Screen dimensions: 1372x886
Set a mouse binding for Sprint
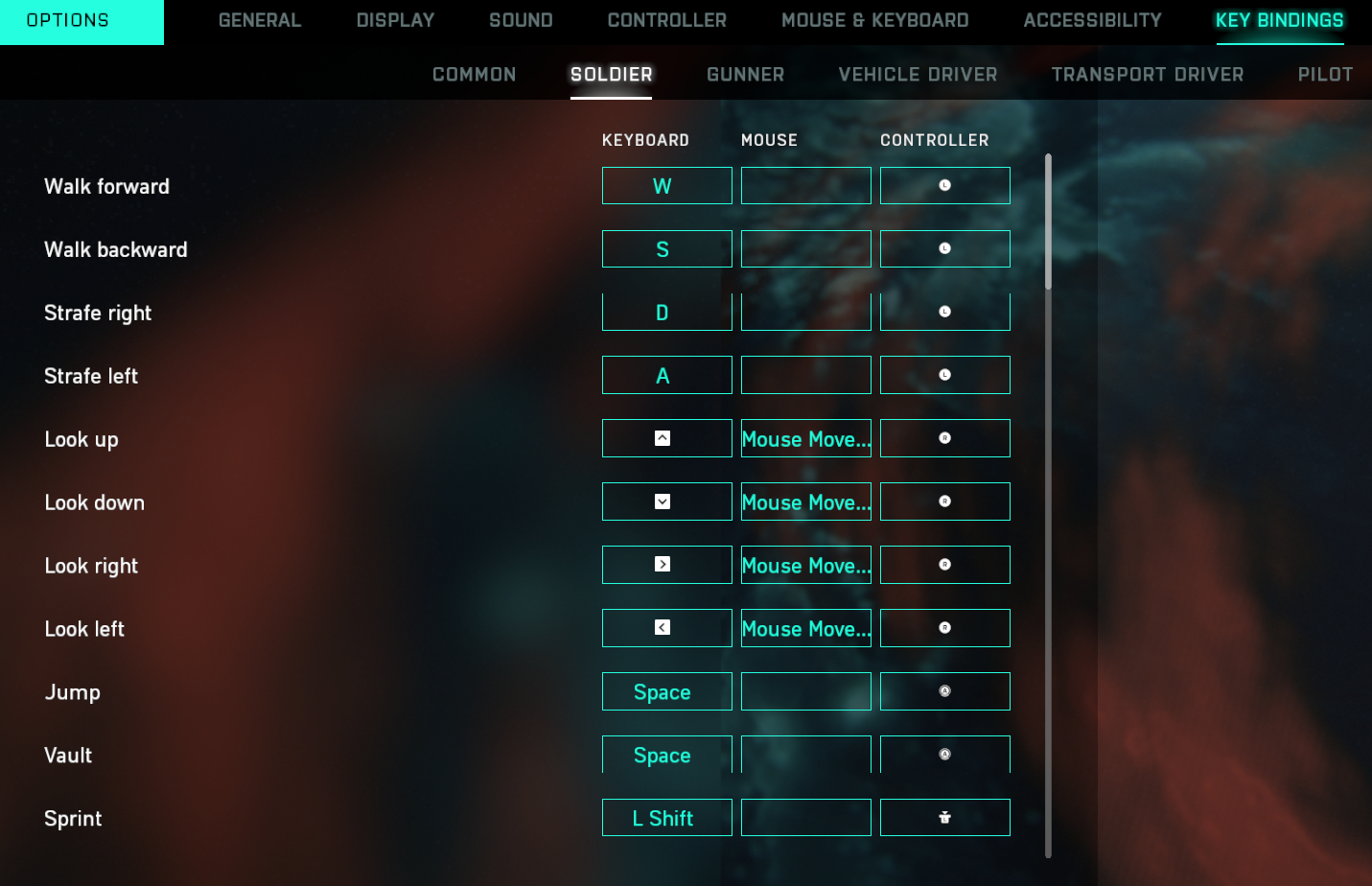805,818
